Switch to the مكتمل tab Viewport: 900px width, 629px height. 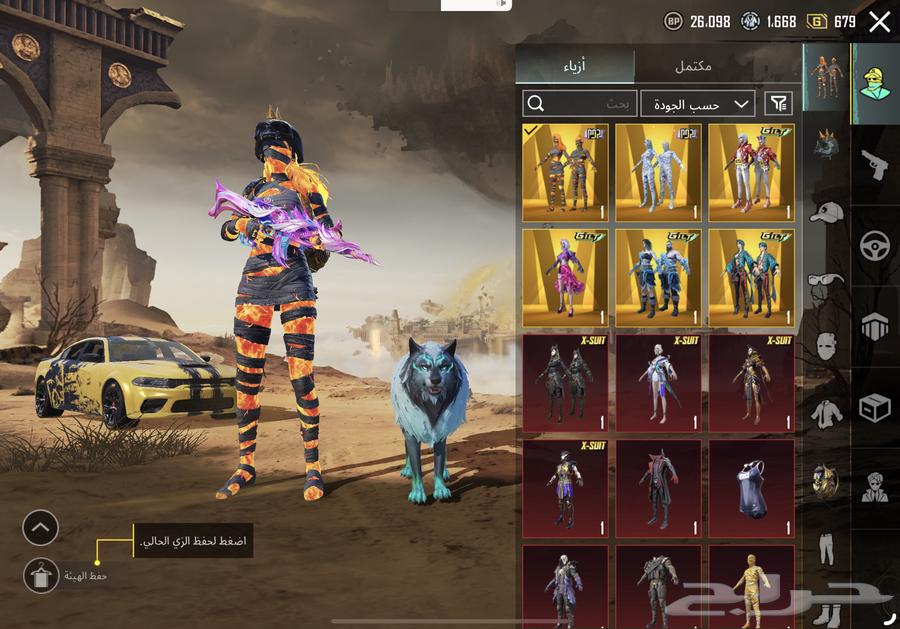point(692,66)
